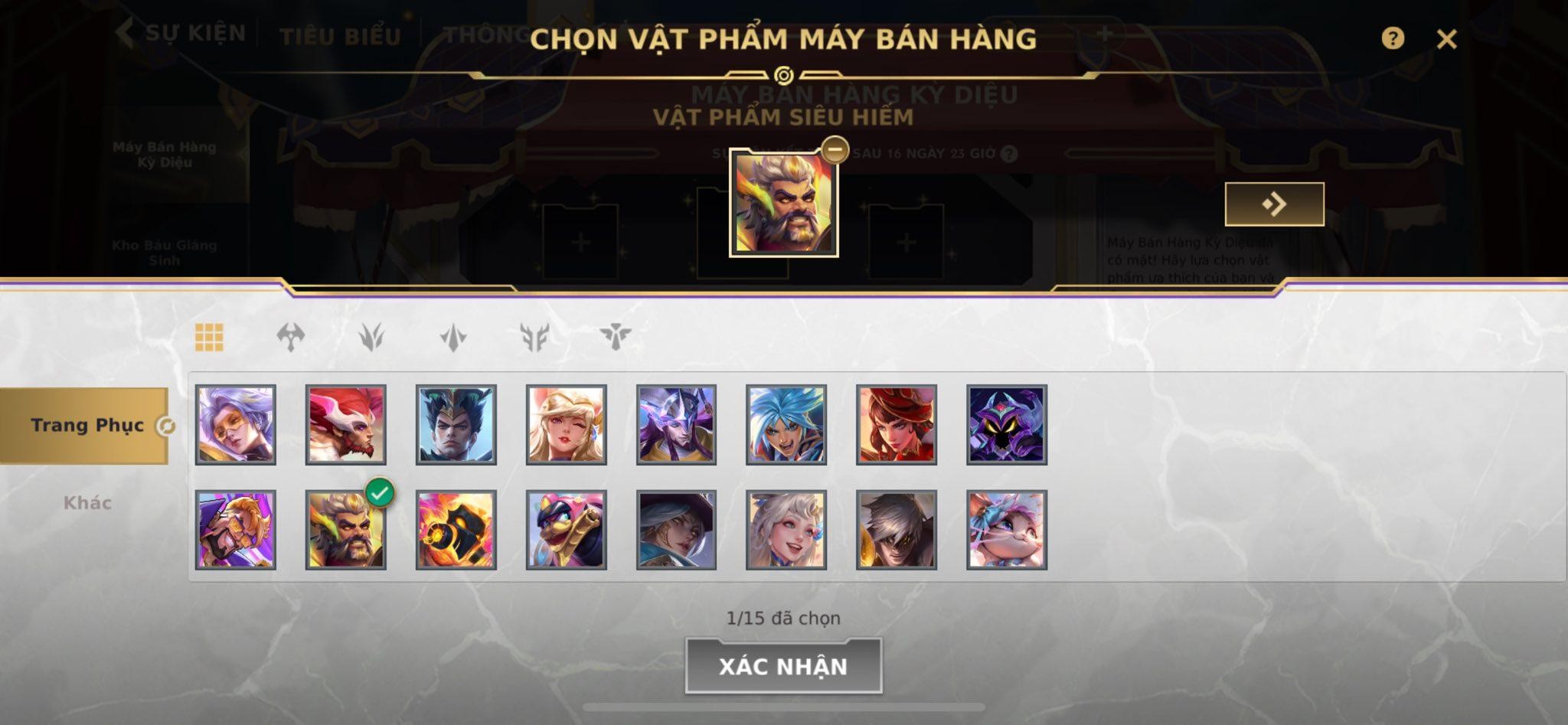Switch to the Khác category

coord(87,503)
